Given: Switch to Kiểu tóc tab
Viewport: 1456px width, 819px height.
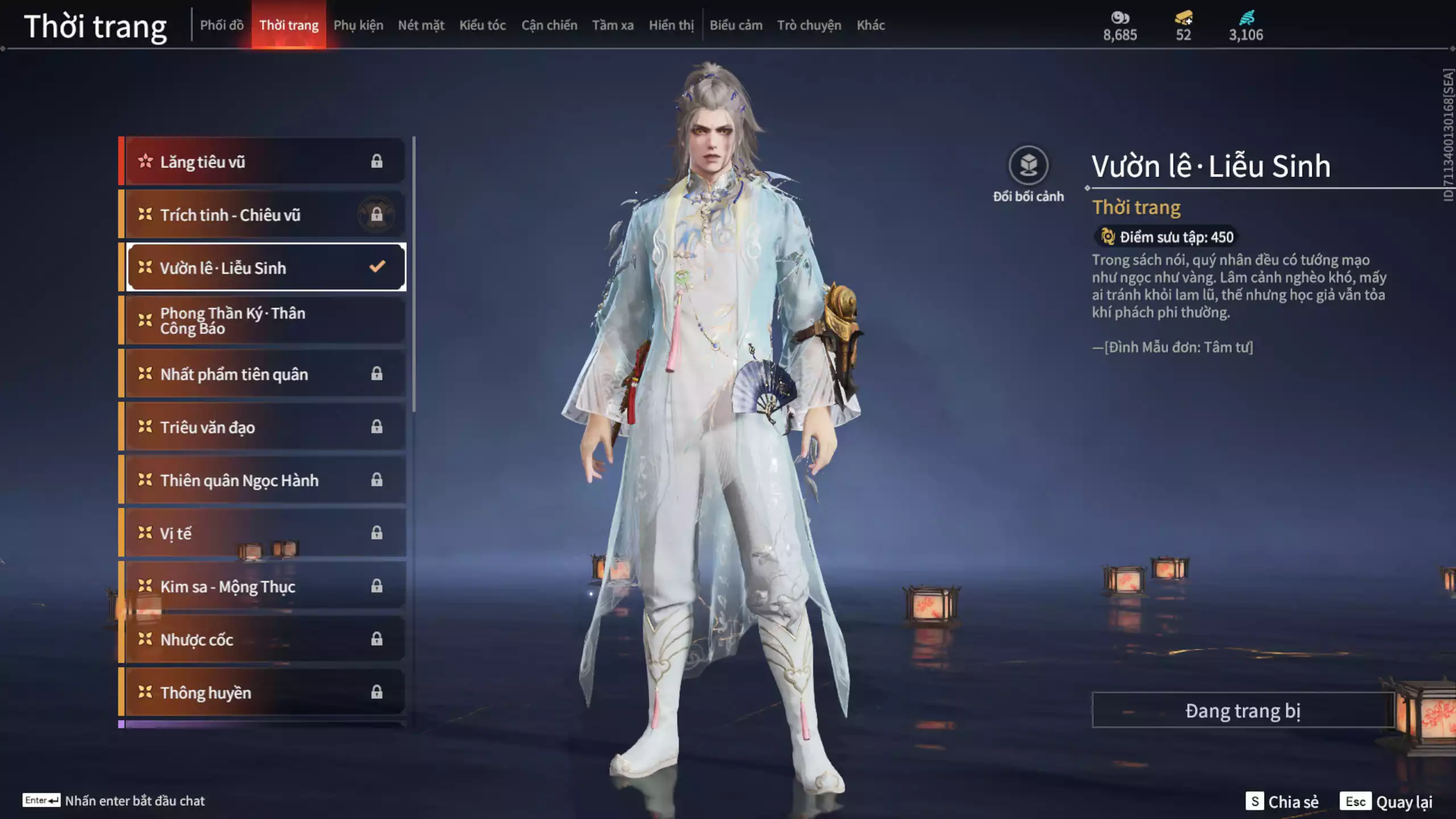Looking at the screenshot, I should tap(482, 25).
